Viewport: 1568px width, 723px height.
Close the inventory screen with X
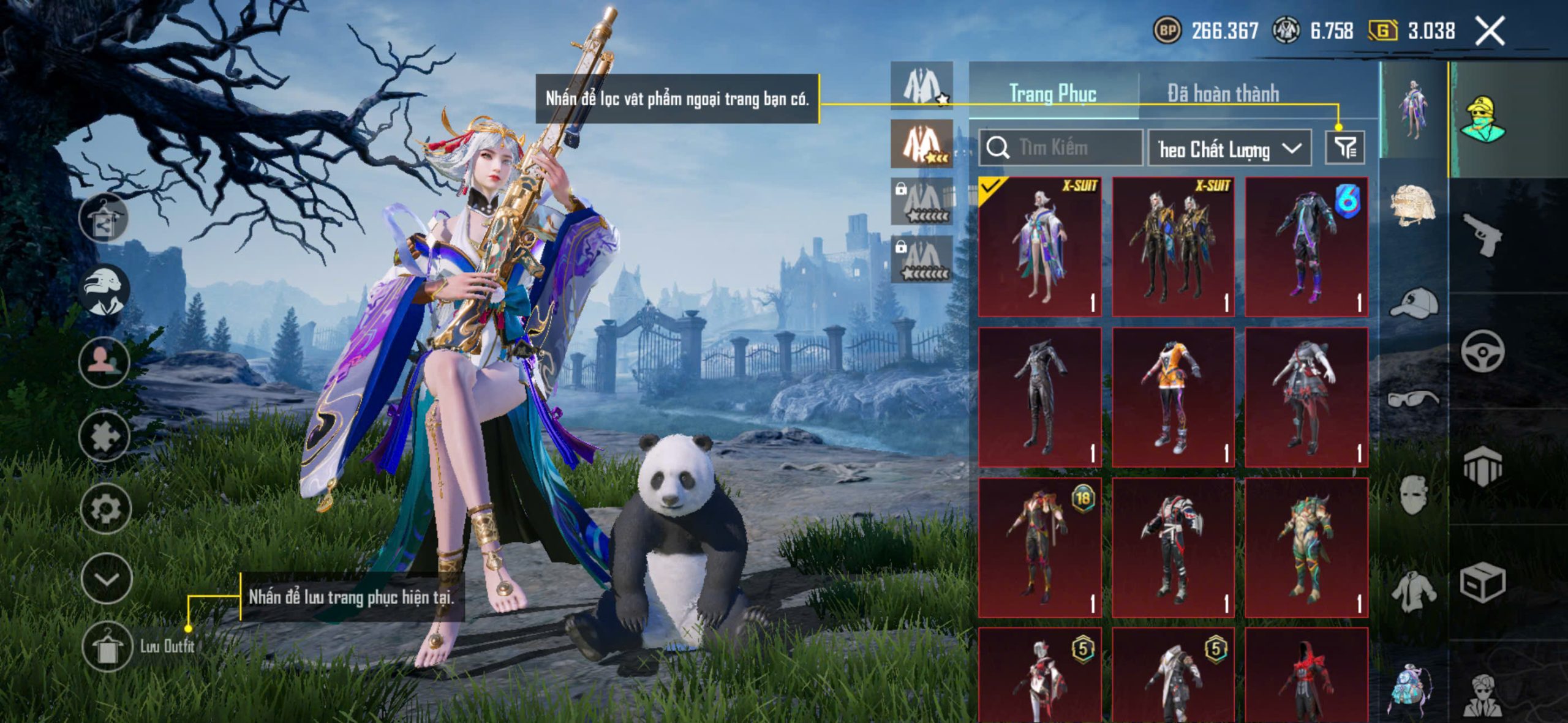coord(1489,31)
